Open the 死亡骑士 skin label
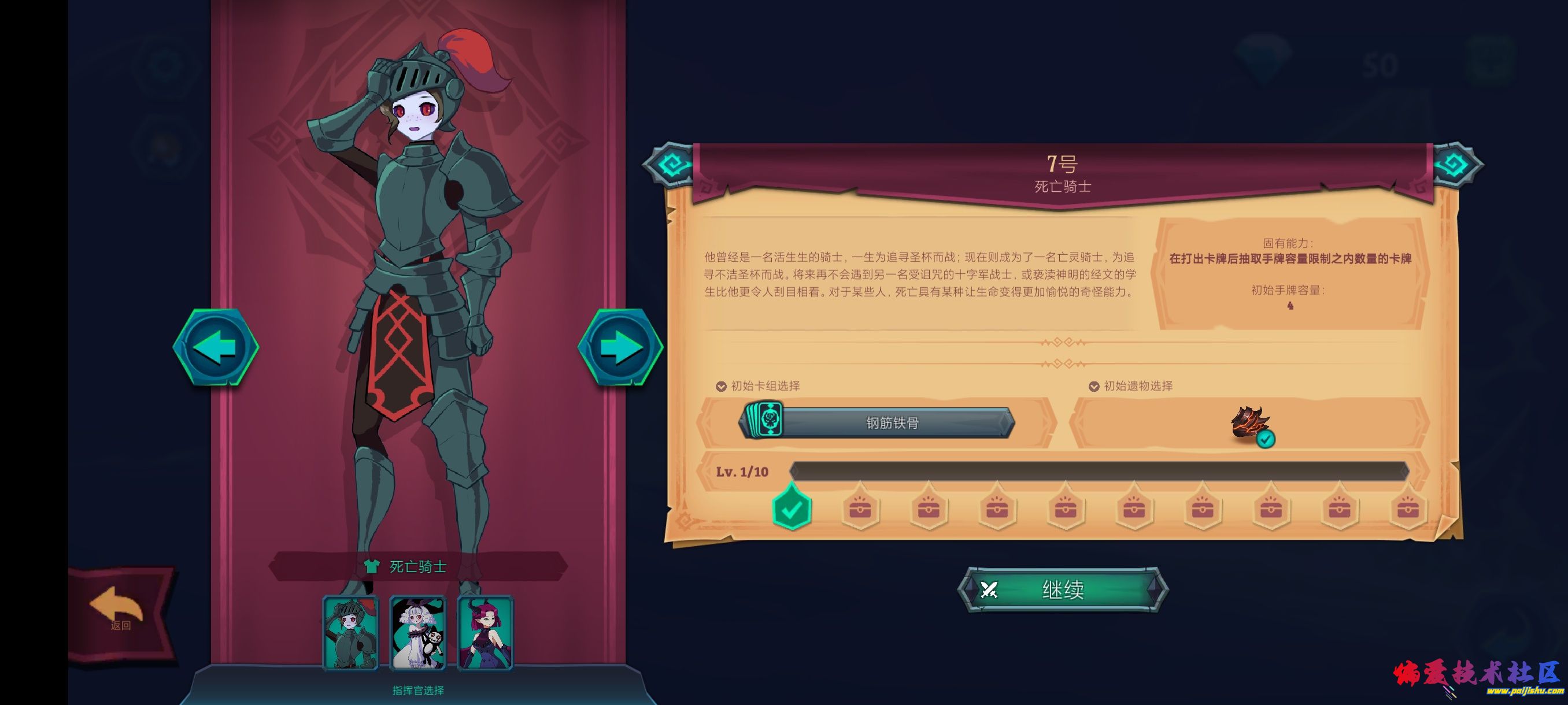This screenshot has height=705, width=1568. point(417,567)
